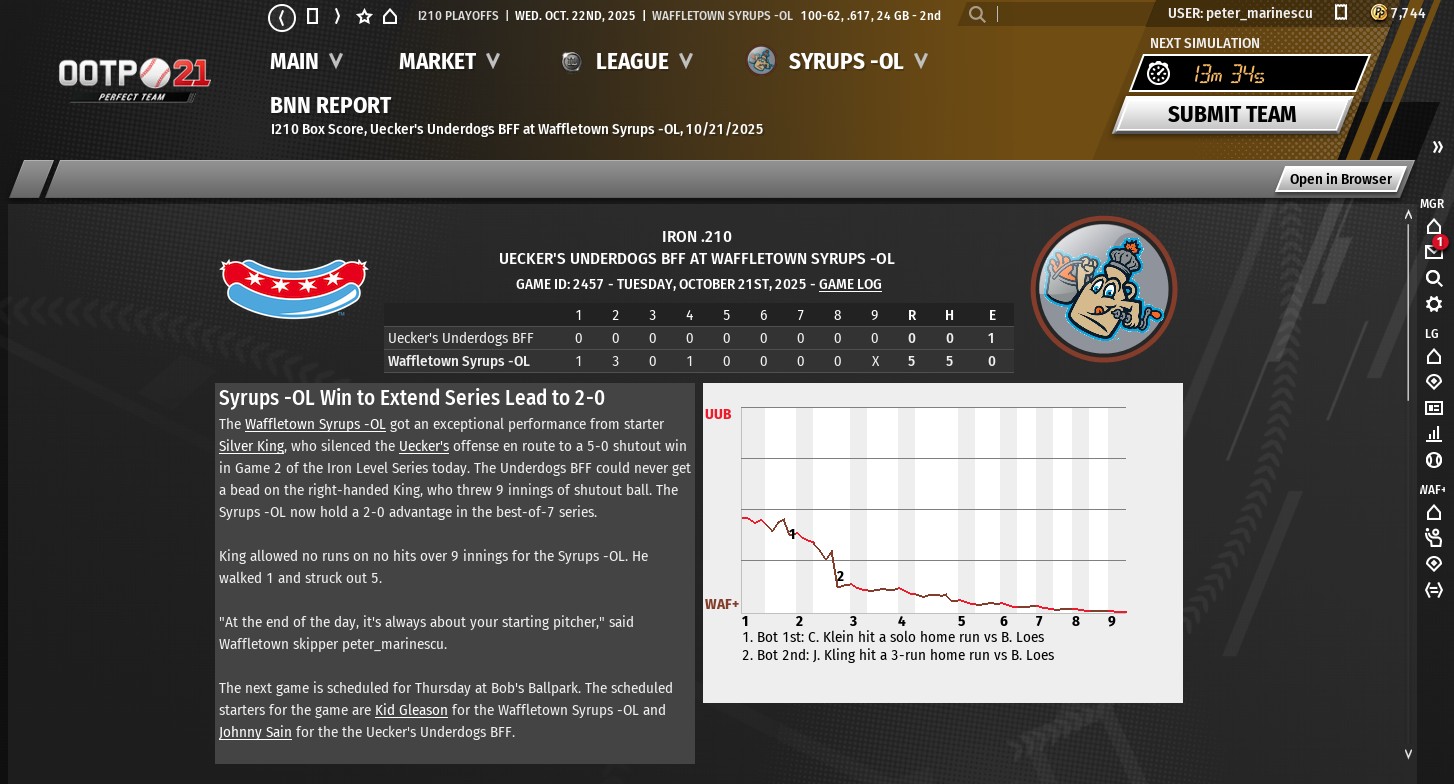Open the MARKET dropdown menu

click(x=449, y=61)
